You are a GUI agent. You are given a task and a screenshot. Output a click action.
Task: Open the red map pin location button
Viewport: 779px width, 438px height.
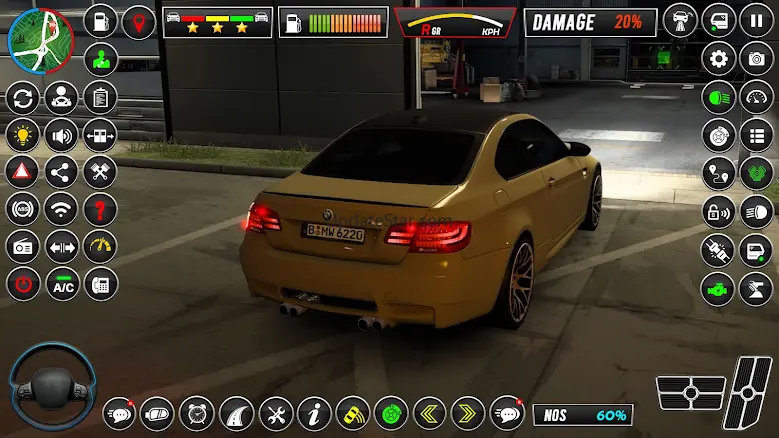[138, 21]
